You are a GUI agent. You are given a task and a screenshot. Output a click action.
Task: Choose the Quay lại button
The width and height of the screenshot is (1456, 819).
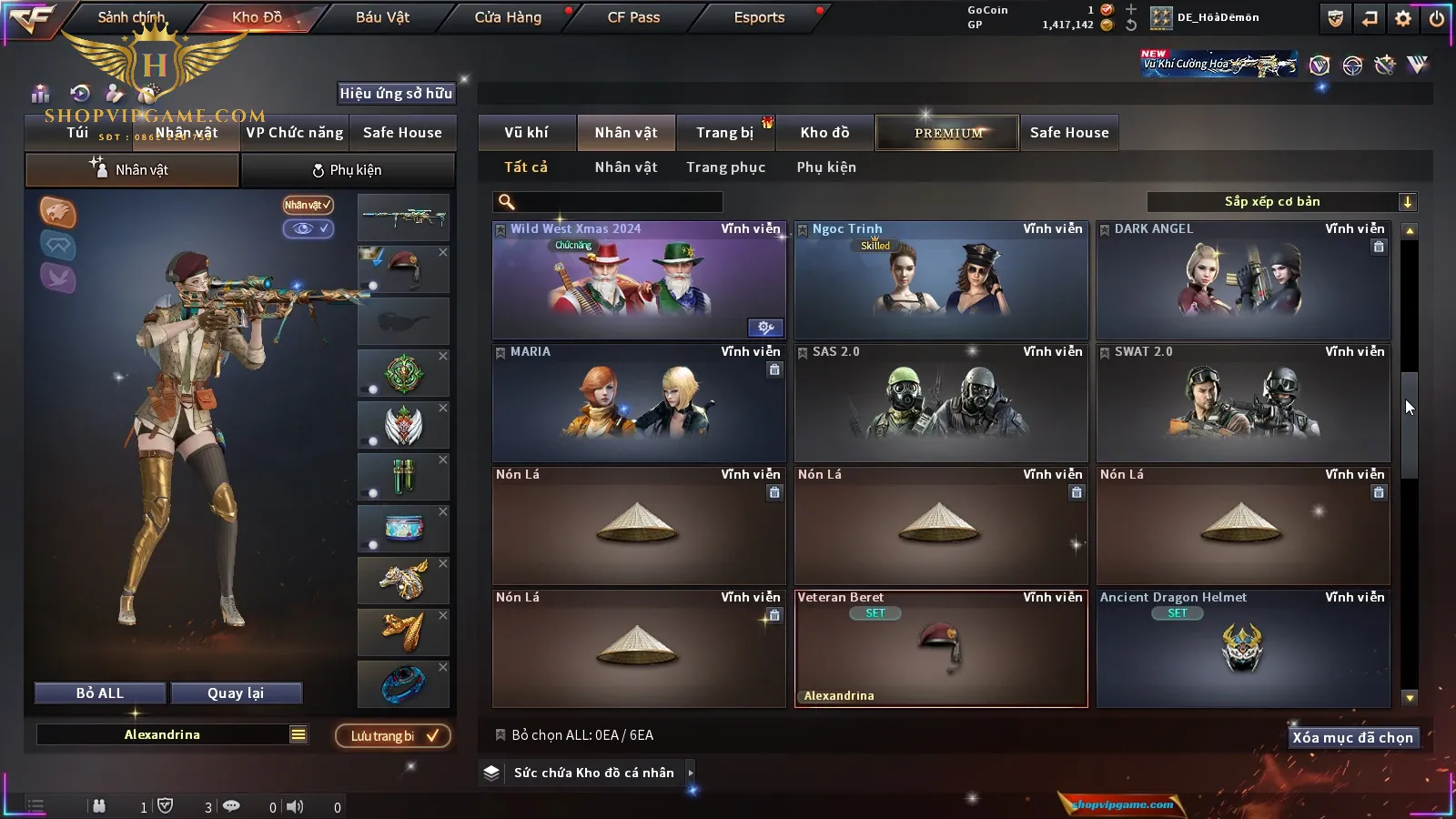pyautogui.click(x=236, y=693)
